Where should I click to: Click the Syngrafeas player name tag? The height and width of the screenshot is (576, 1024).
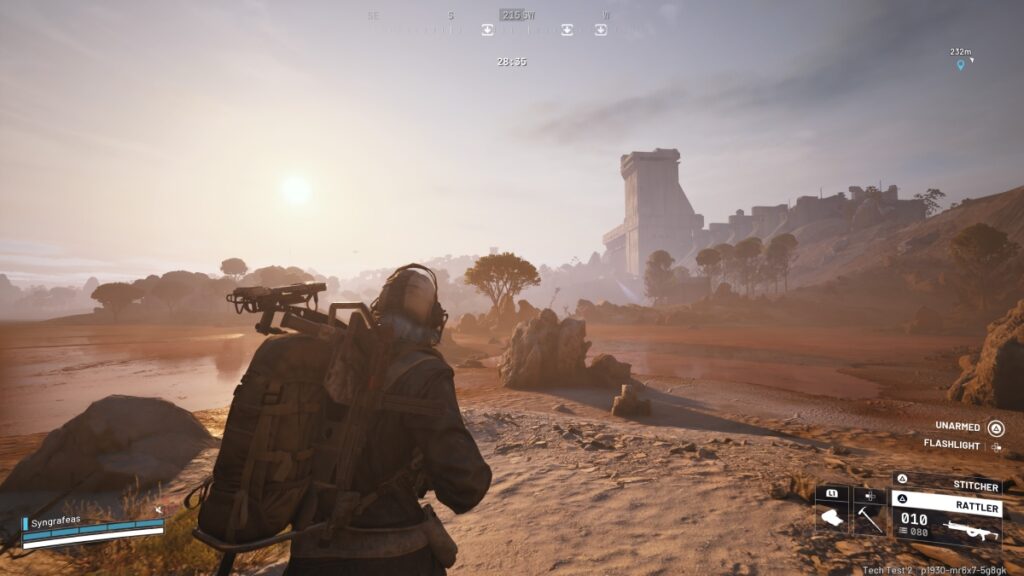(57, 520)
